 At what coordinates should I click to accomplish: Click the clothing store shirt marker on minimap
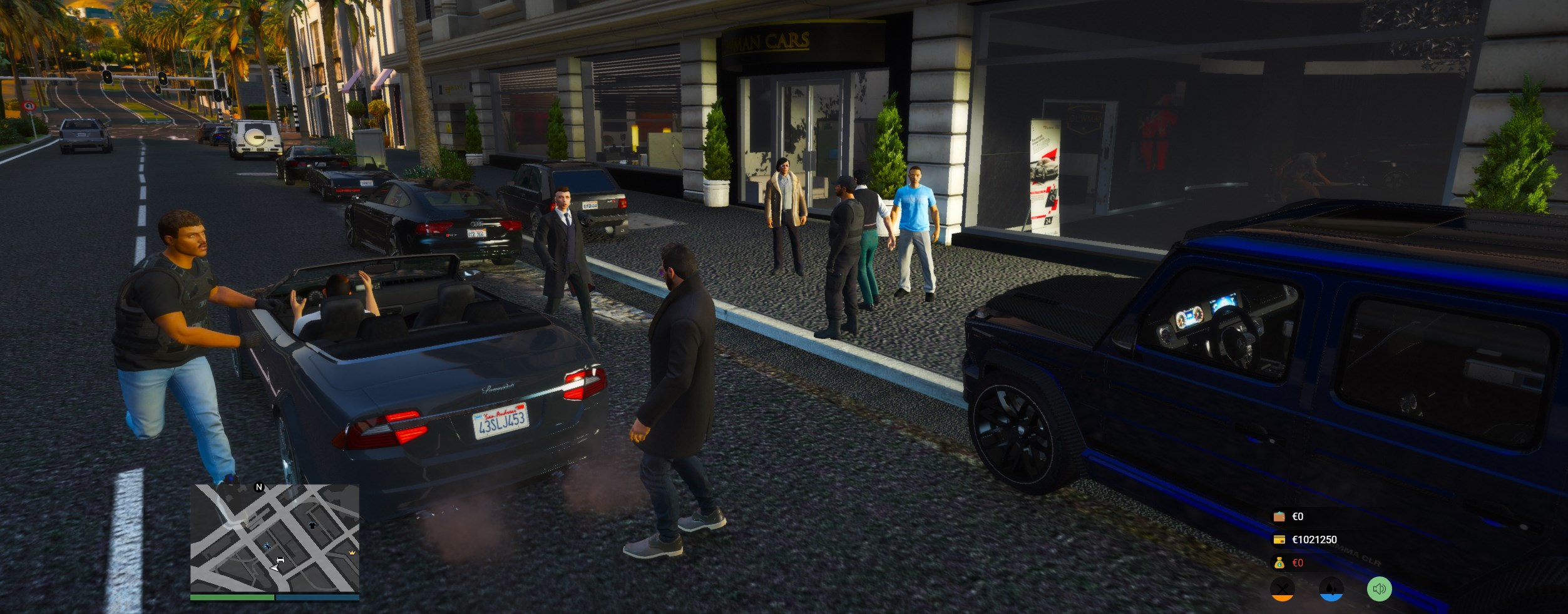(x=313, y=525)
